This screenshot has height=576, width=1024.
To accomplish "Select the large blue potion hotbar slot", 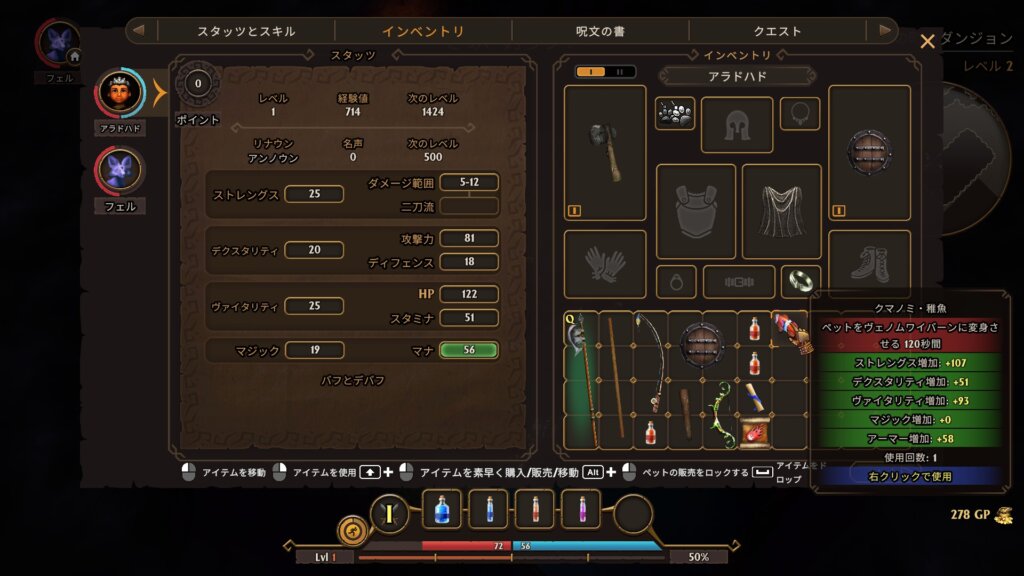I will point(442,510).
